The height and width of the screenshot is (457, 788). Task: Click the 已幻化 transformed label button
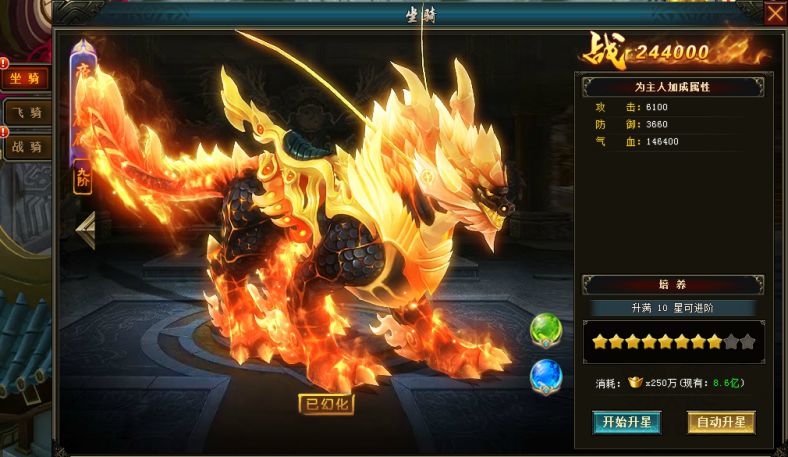point(326,405)
